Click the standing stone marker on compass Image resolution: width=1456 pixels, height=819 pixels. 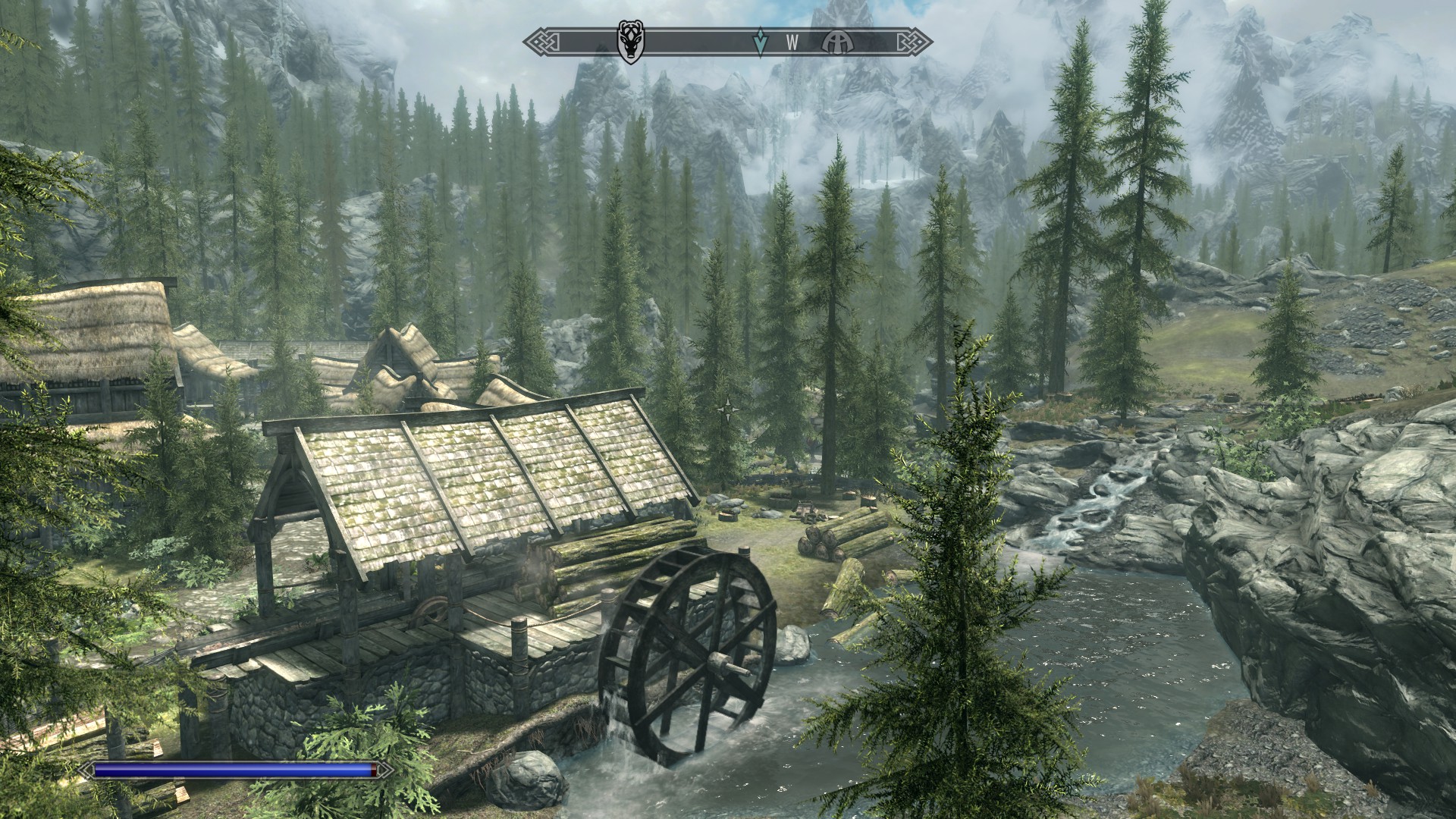836,43
